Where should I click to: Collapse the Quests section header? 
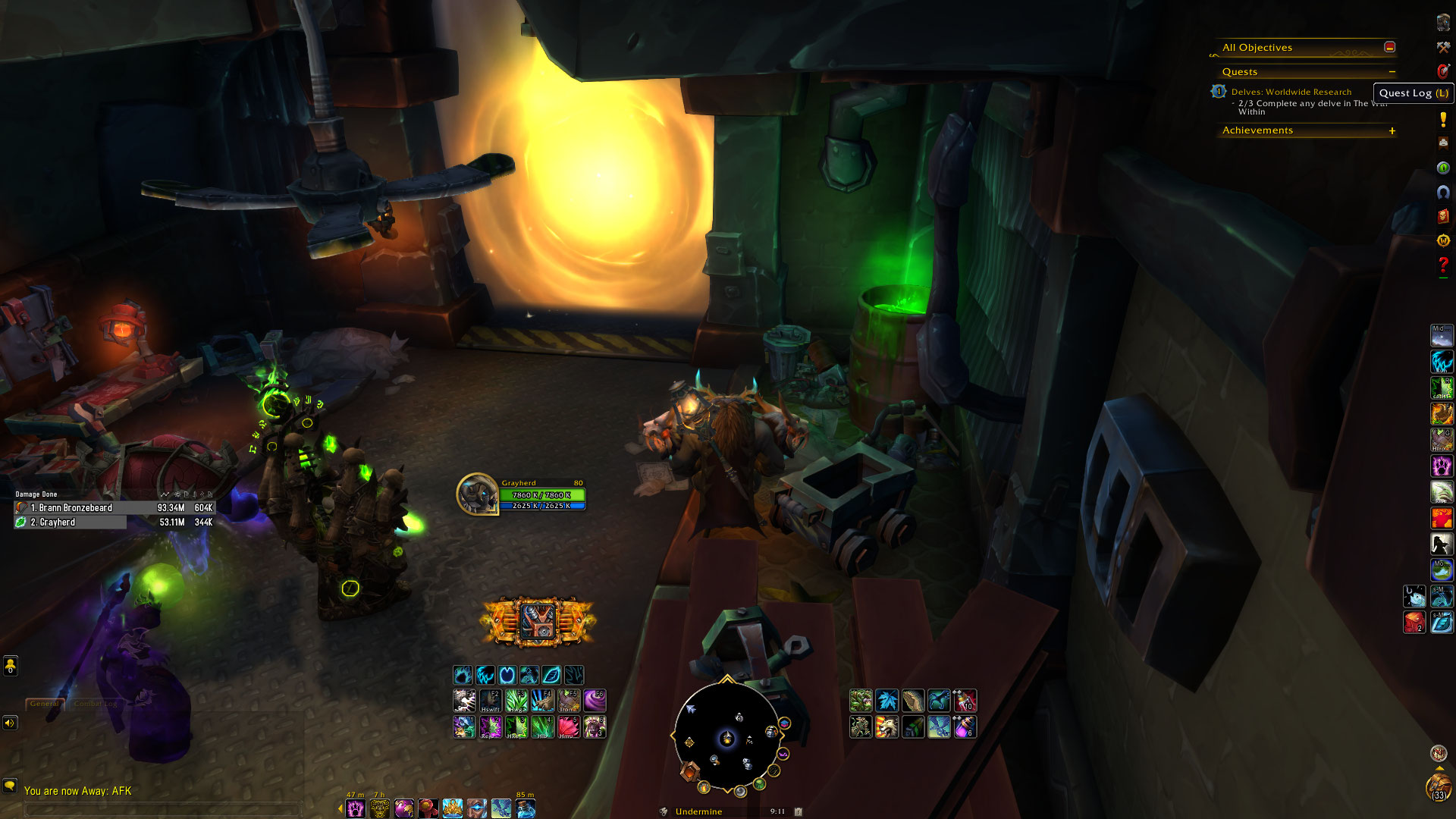tap(1392, 72)
